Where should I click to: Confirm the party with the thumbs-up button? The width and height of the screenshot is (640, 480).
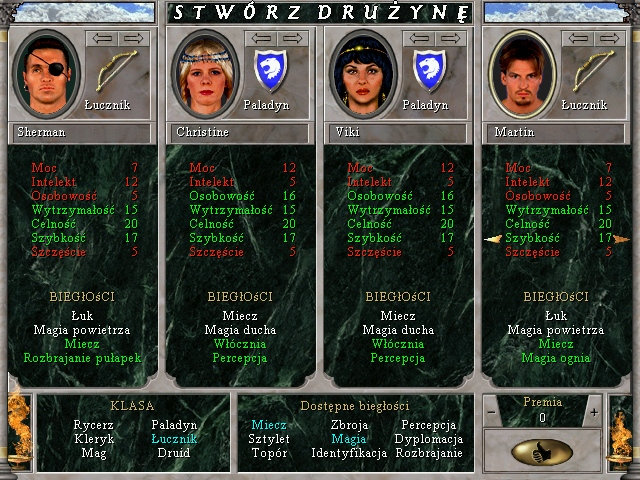[541, 451]
